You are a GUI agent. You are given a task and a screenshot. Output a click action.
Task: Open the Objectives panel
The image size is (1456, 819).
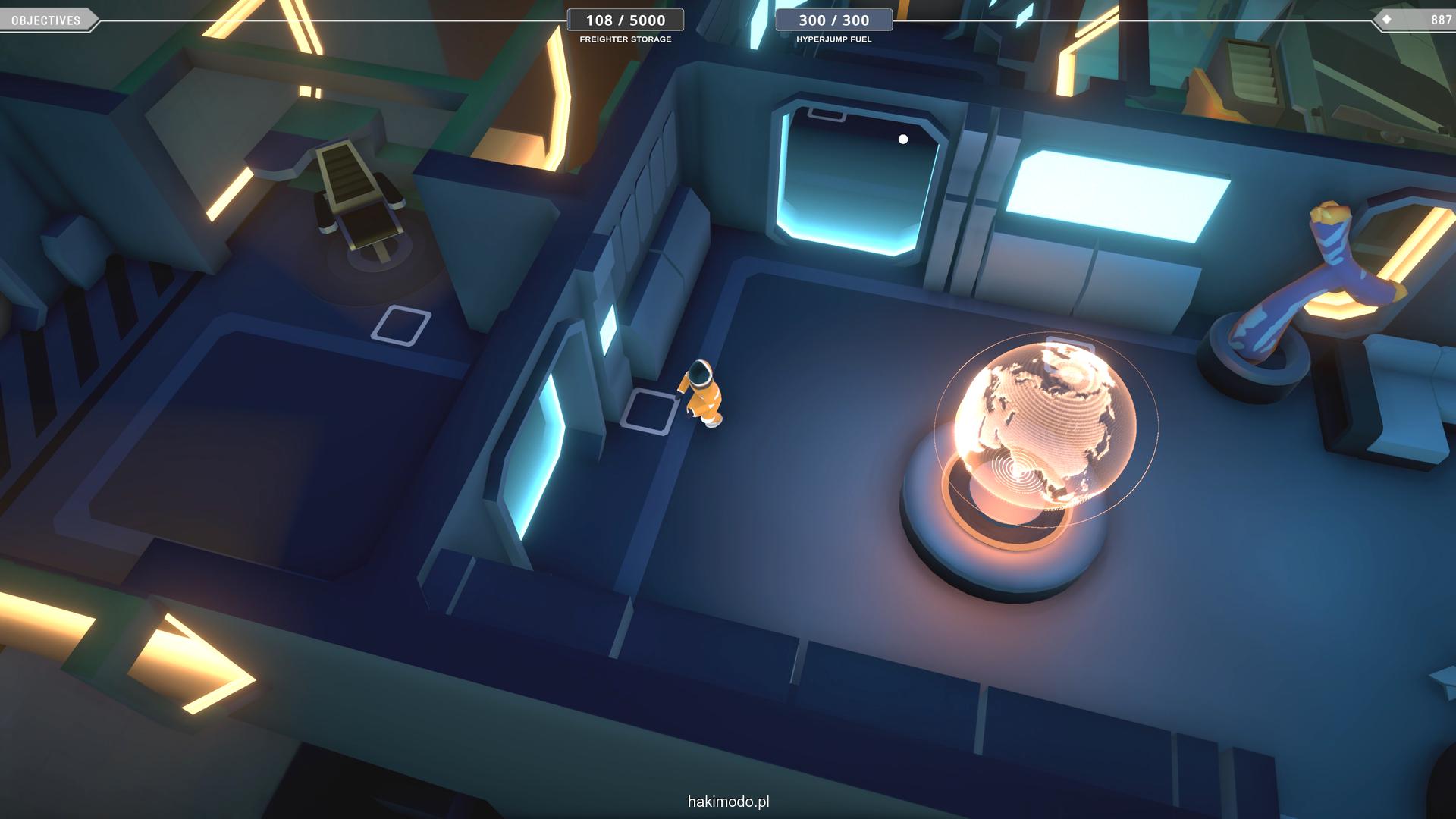[x=47, y=20]
